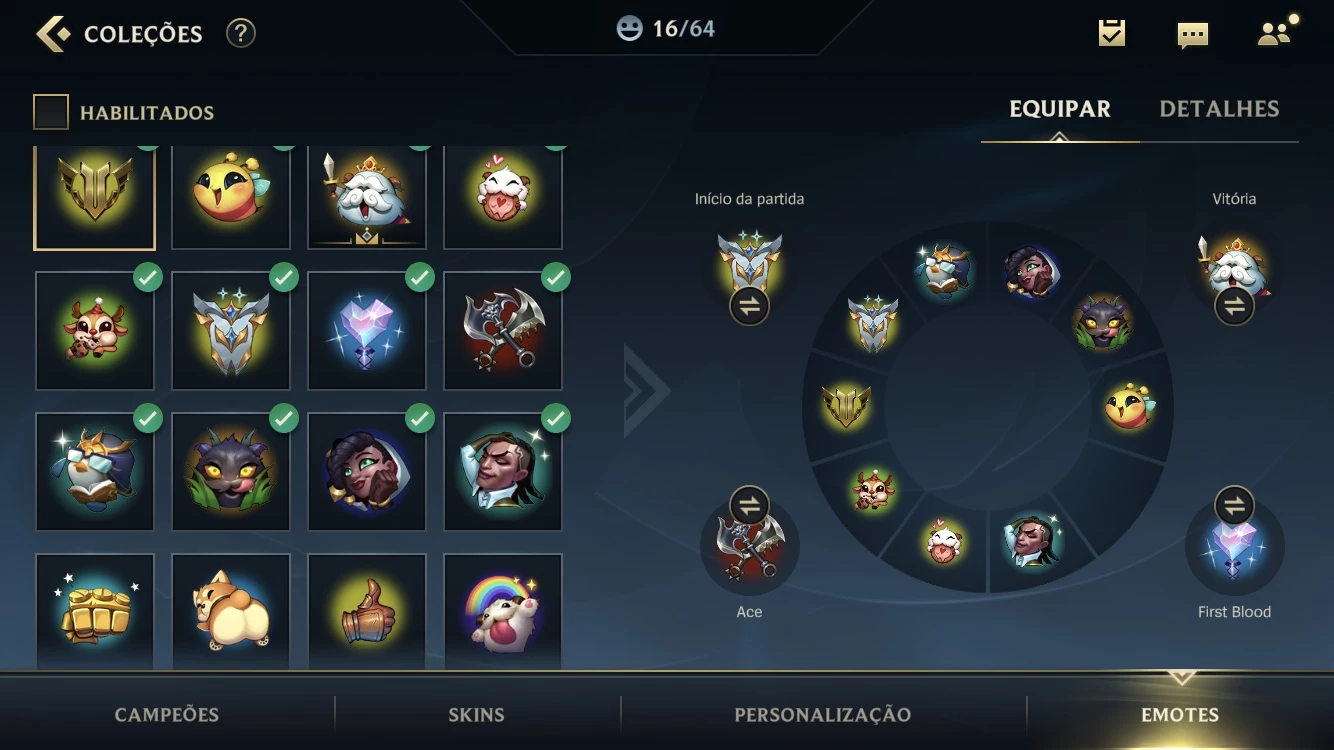Open the PERSONALIZAÇÃO section
The height and width of the screenshot is (750, 1334).
(x=822, y=714)
